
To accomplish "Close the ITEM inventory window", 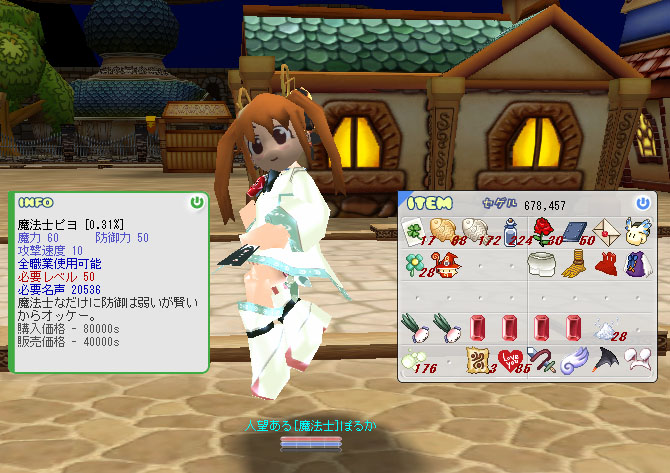I will click(x=643, y=203).
